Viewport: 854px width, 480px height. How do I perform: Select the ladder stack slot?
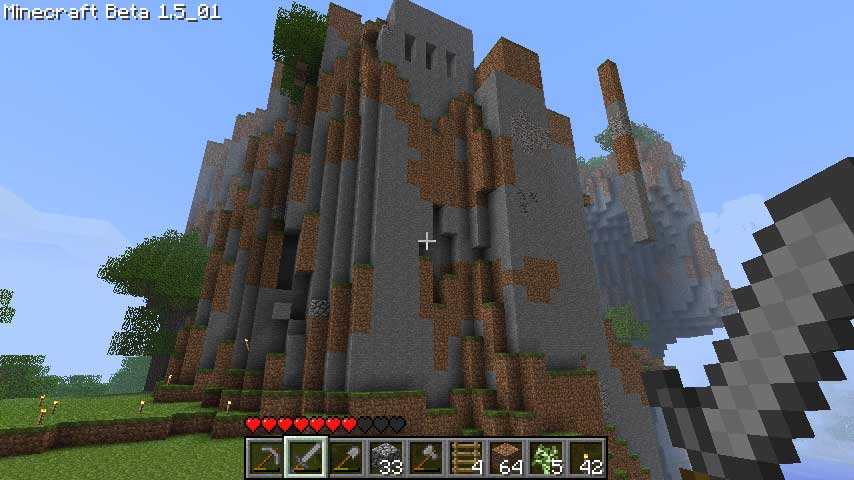(464, 458)
